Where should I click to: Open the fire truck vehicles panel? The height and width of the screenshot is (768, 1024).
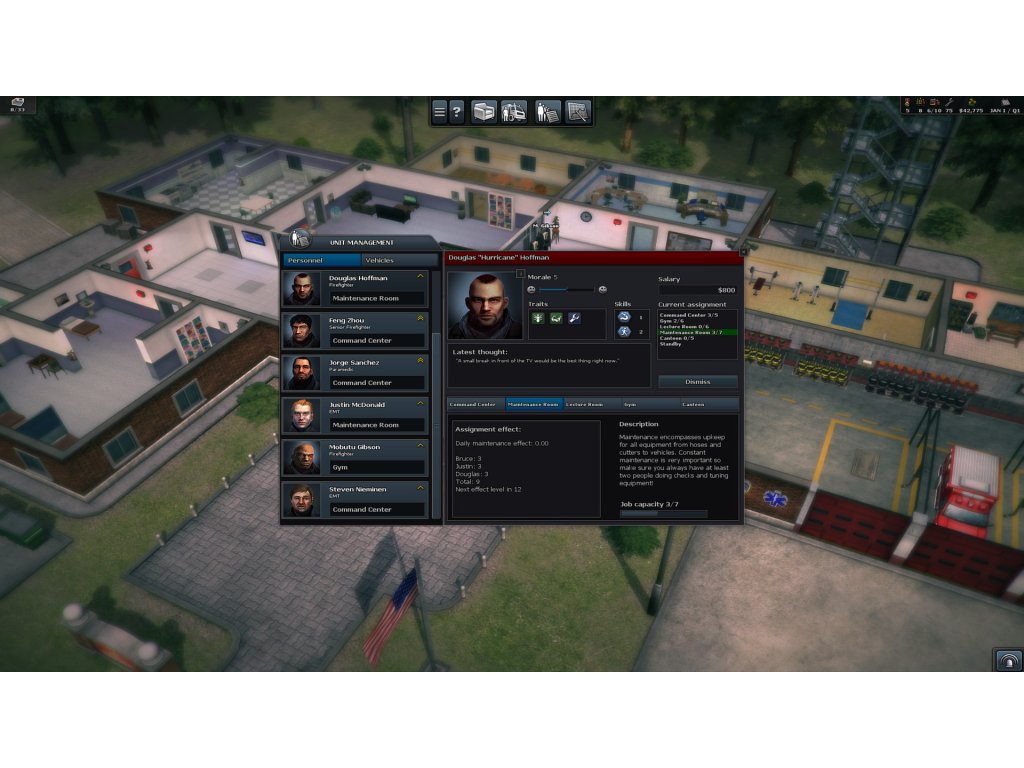[514, 112]
